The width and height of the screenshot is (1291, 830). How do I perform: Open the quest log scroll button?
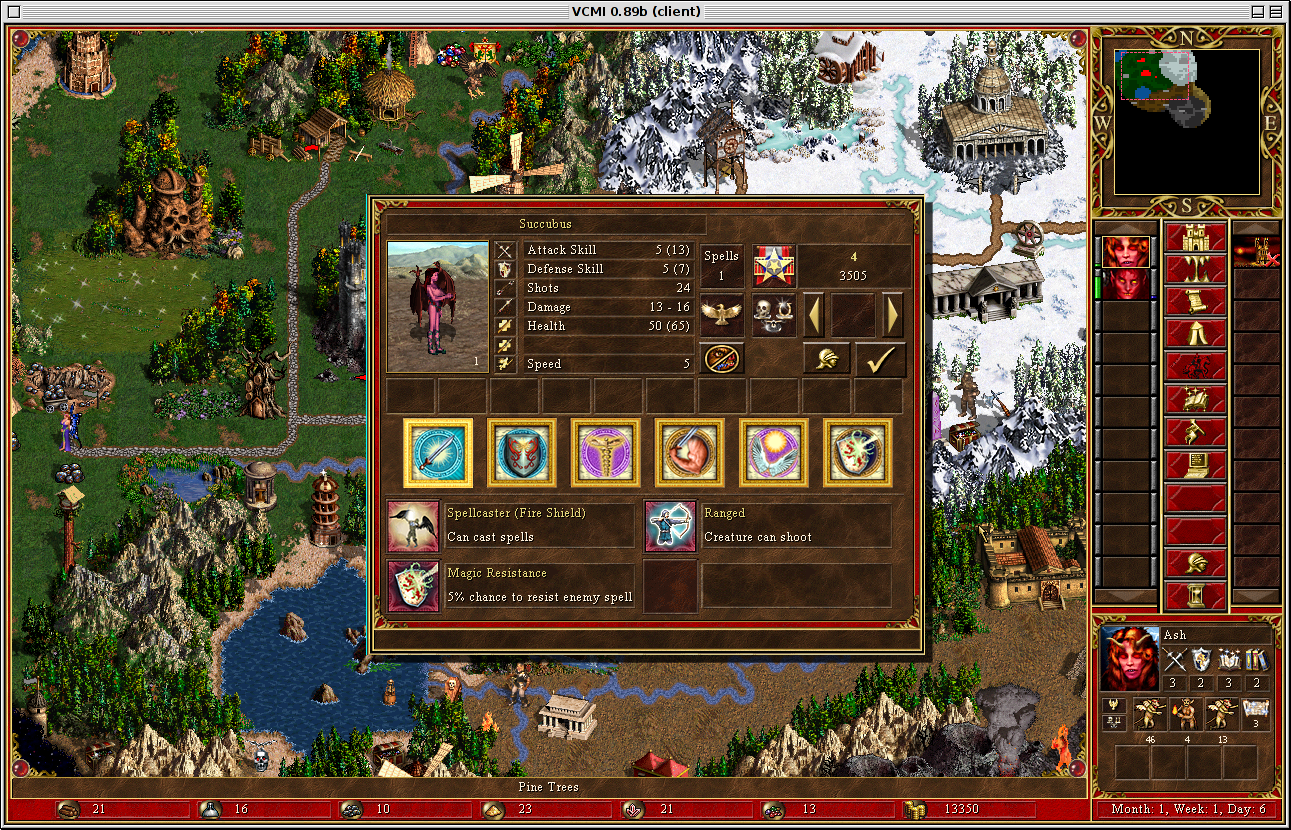click(x=1196, y=301)
